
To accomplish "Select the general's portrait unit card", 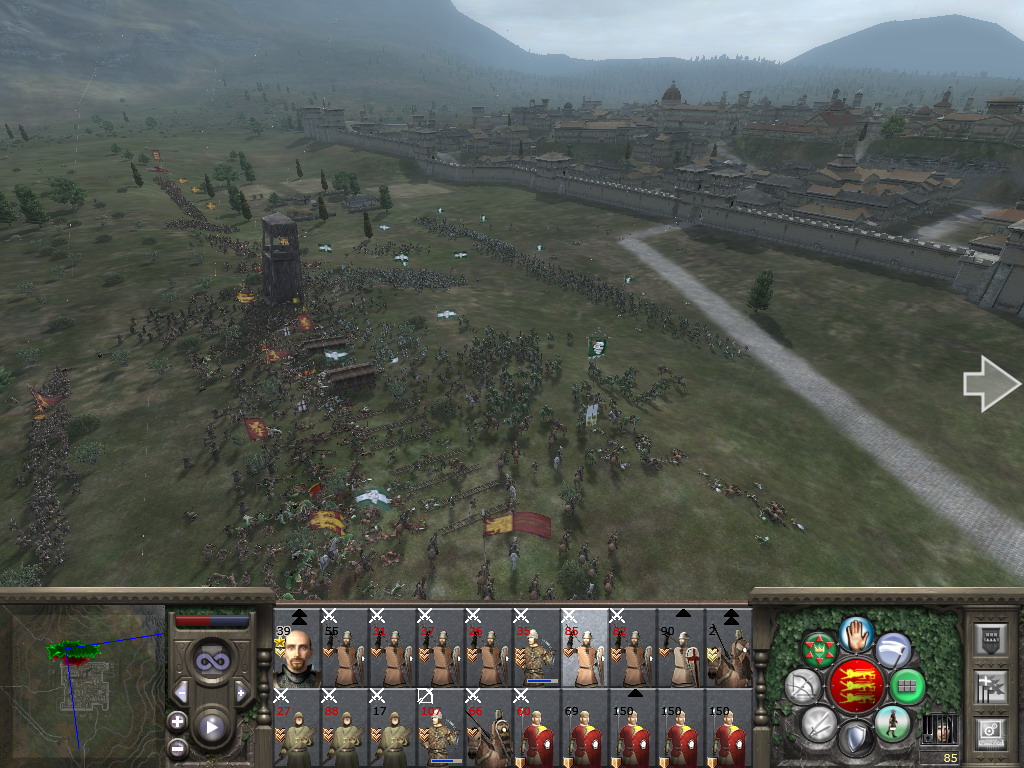I will point(296,648).
